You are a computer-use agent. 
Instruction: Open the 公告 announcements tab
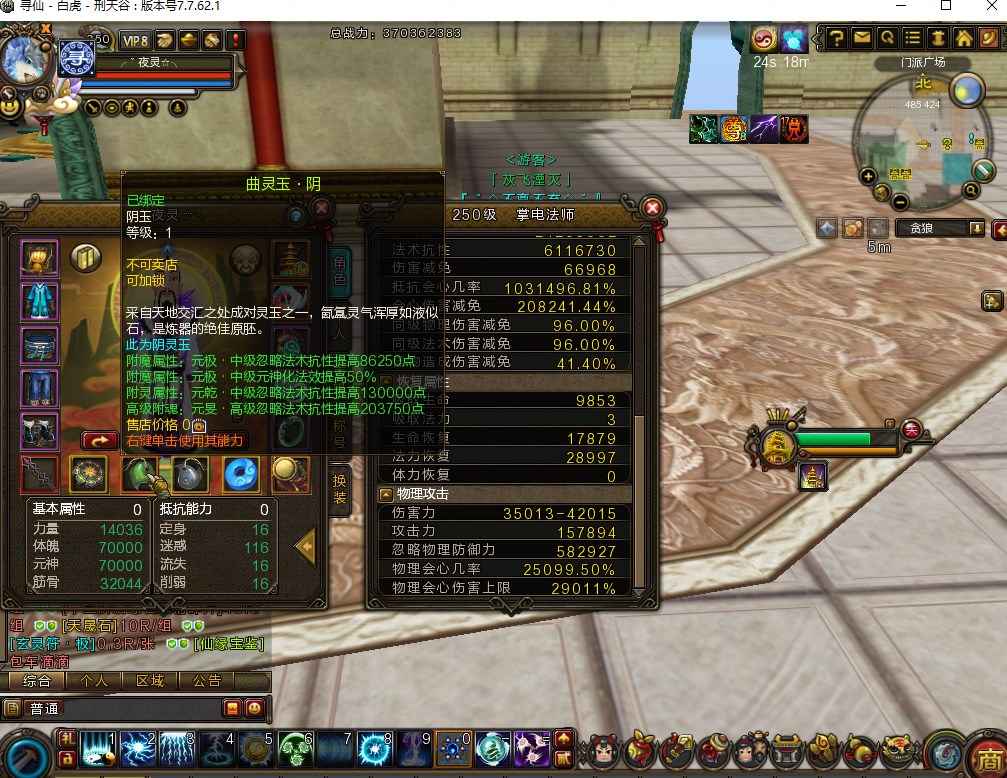(207, 681)
